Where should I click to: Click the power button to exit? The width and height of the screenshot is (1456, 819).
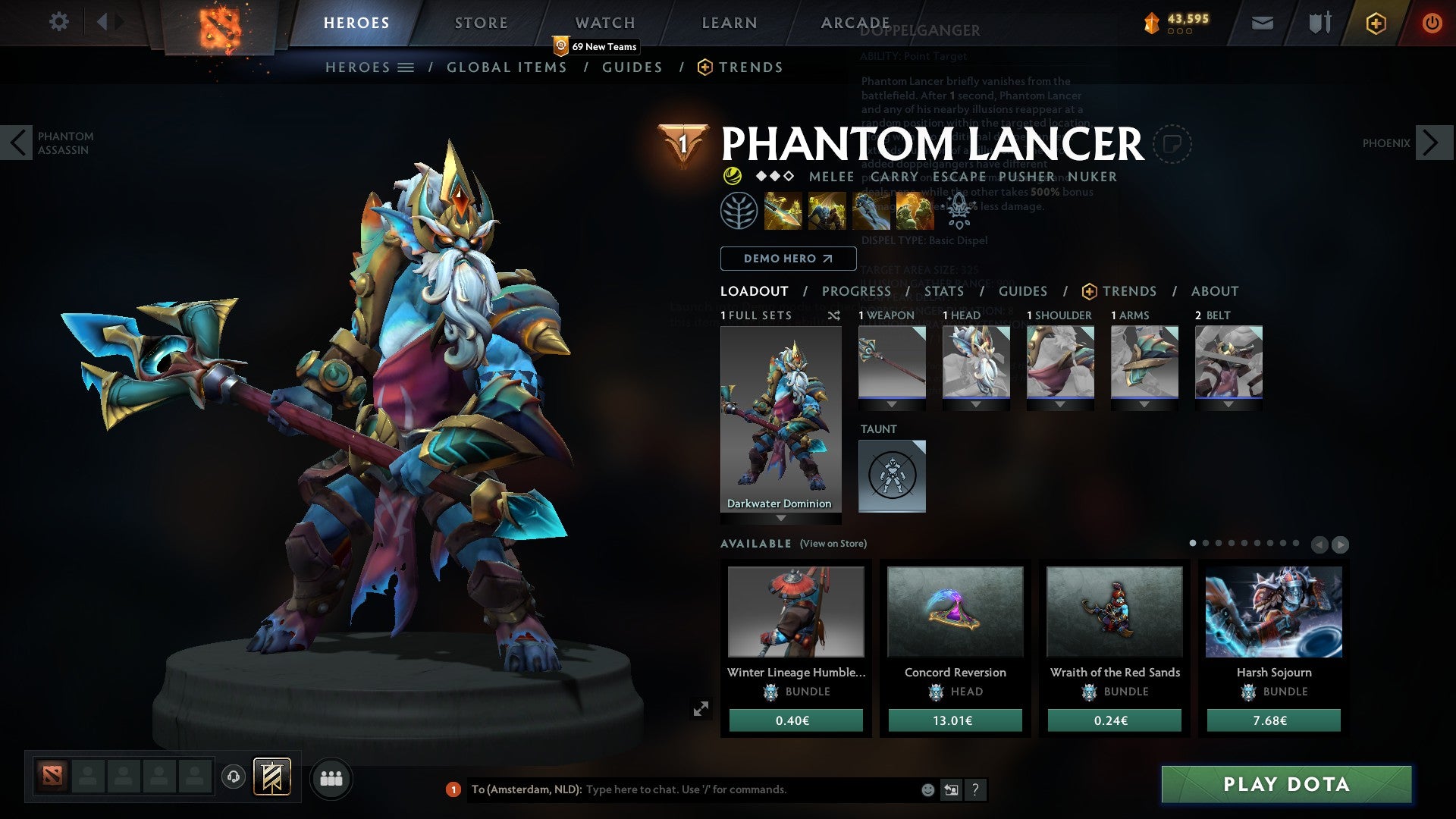point(1433,23)
